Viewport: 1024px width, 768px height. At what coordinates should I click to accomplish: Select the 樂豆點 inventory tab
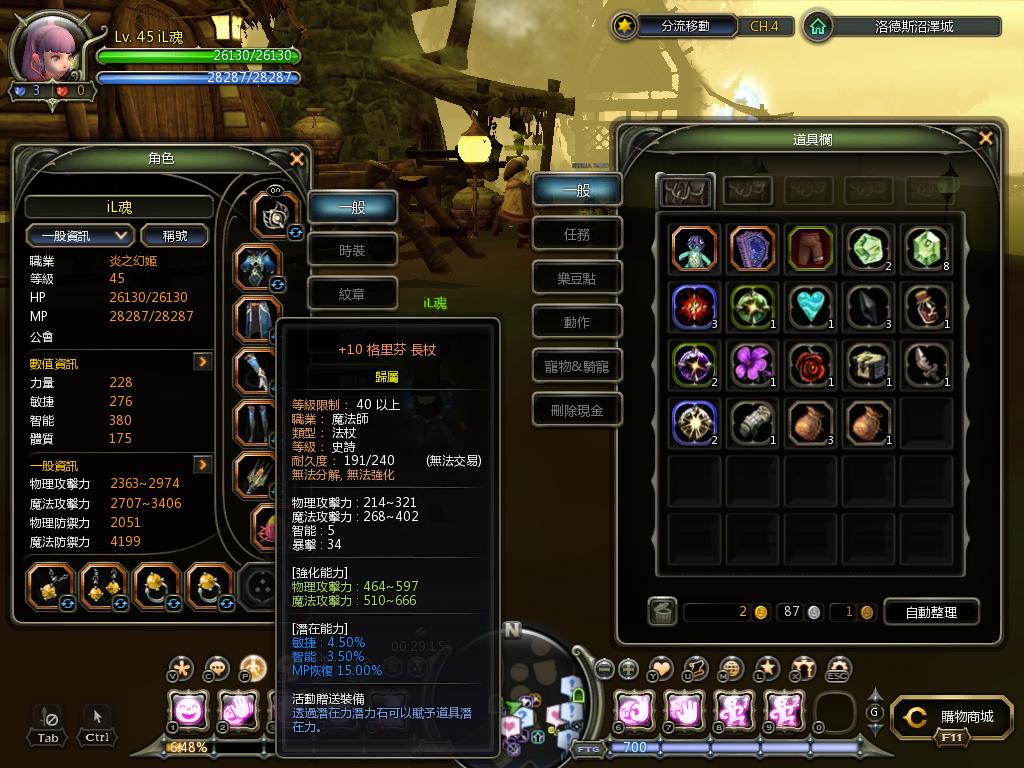pyautogui.click(x=577, y=279)
